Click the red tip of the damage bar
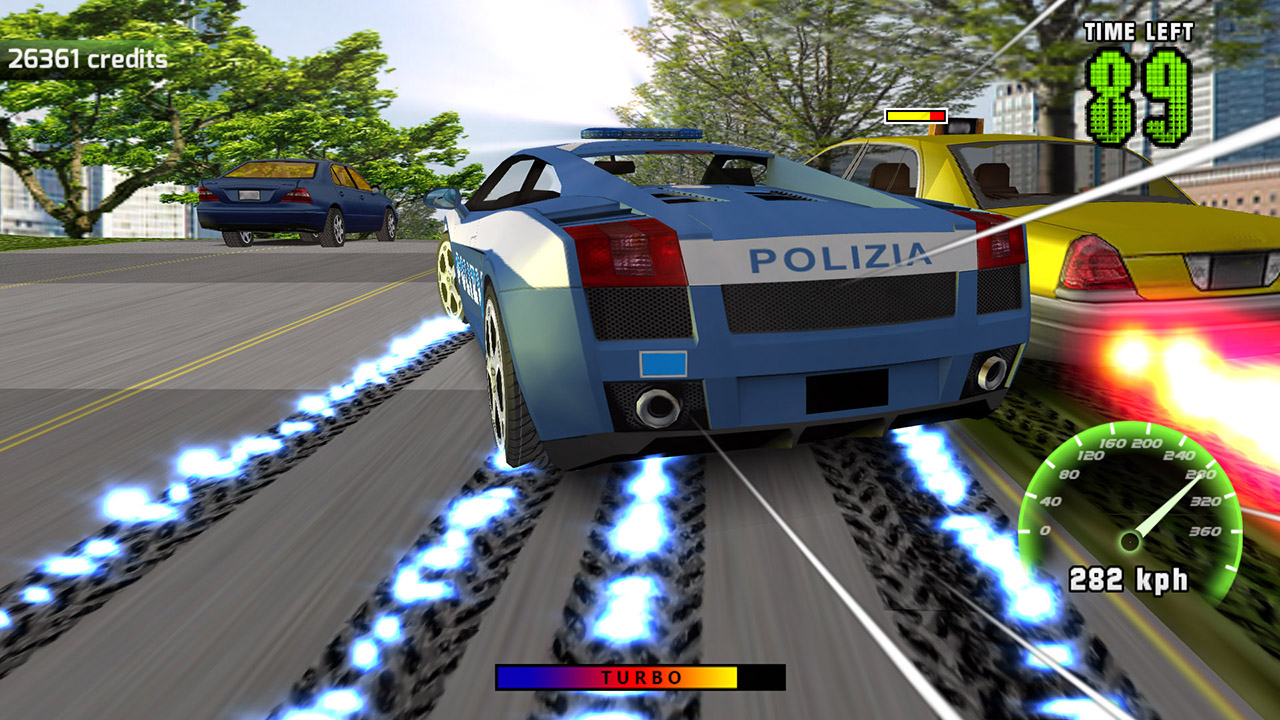Screen dimensions: 1280x720 click(x=937, y=118)
